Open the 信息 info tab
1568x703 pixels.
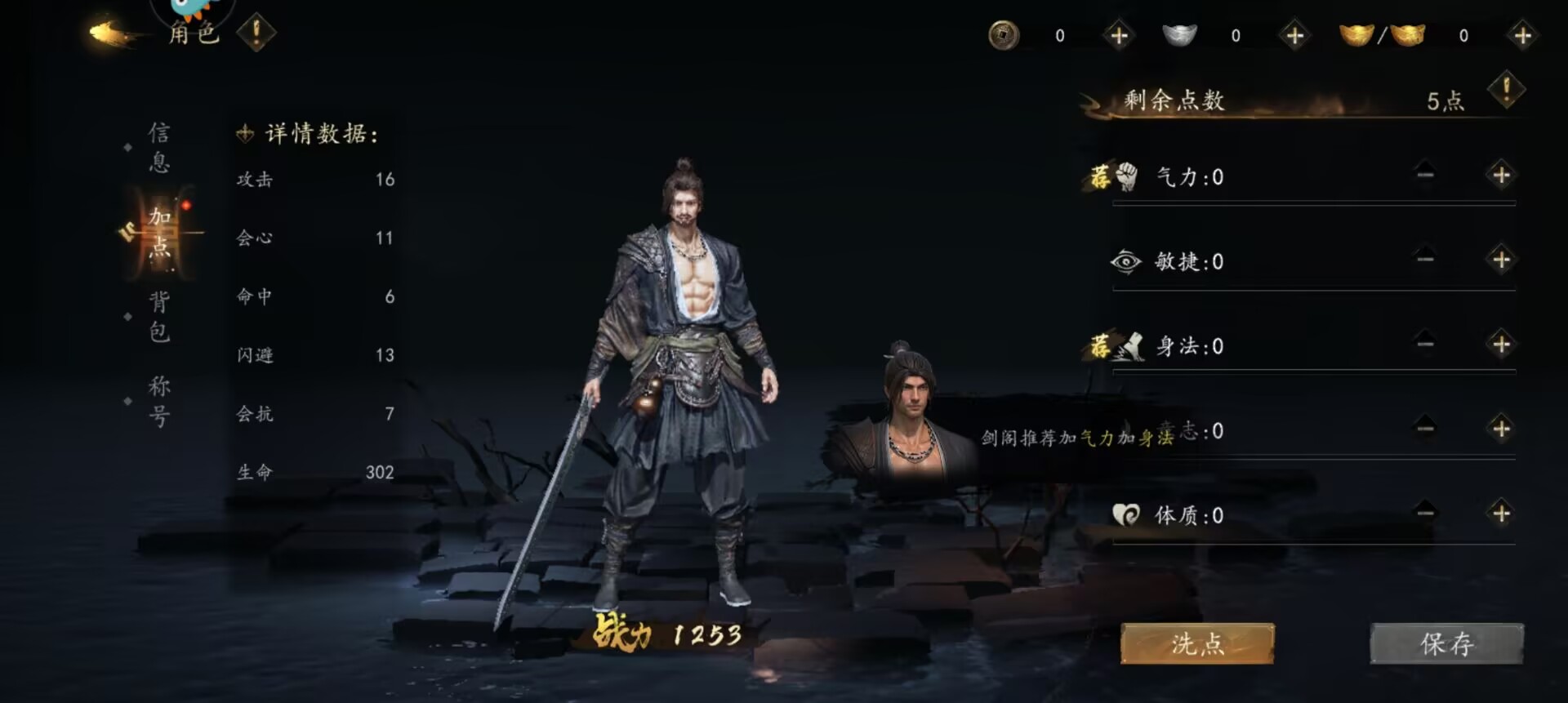pyautogui.click(x=159, y=148)
